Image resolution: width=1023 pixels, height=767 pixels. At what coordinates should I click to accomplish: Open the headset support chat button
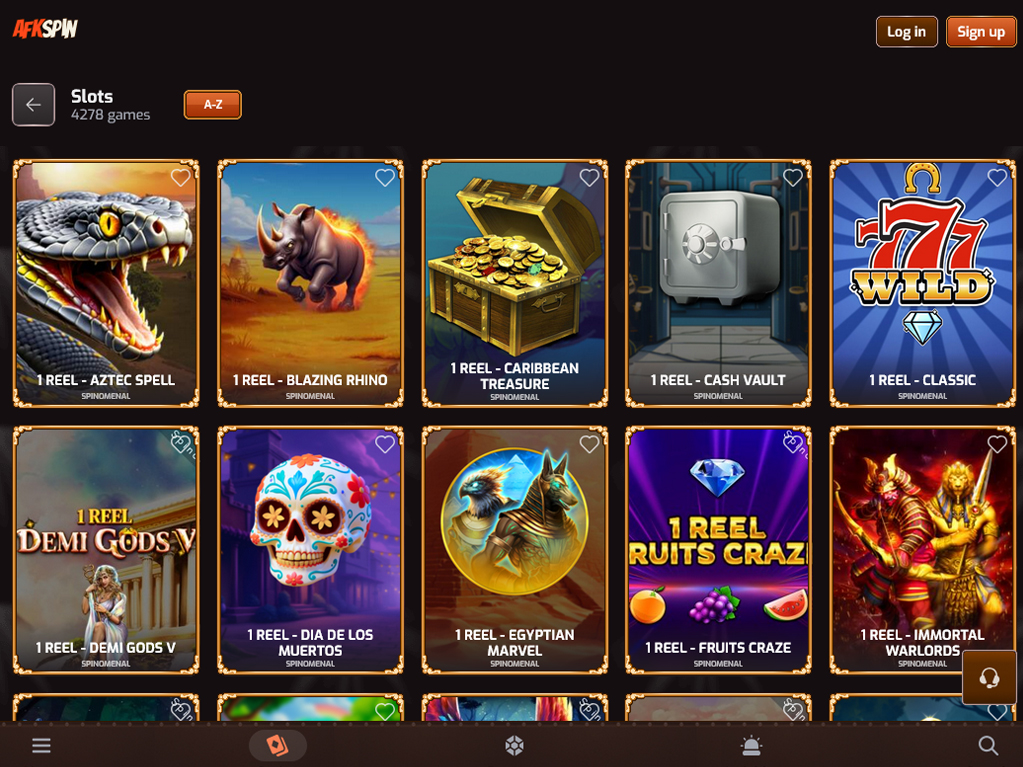coord(989,678)
